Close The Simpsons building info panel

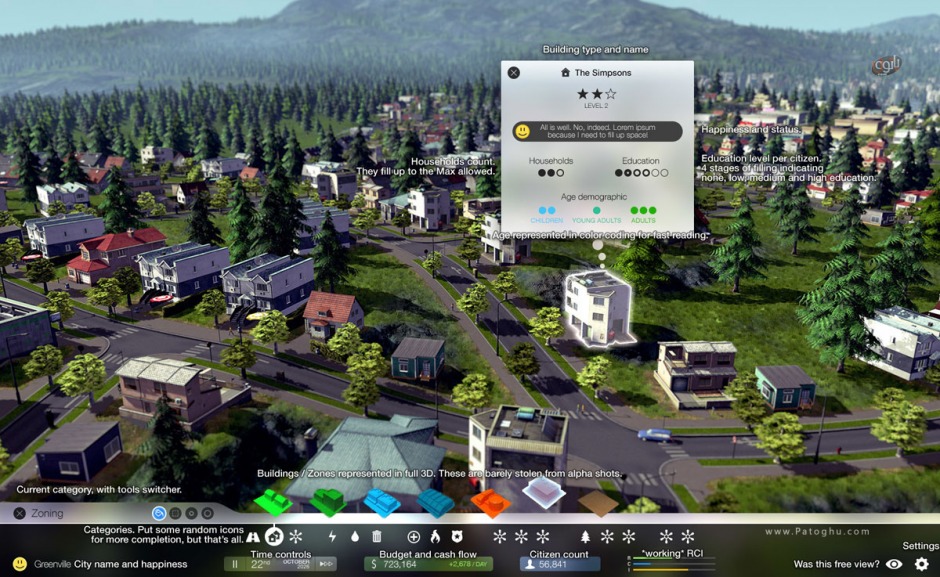[x=514, y=73]
